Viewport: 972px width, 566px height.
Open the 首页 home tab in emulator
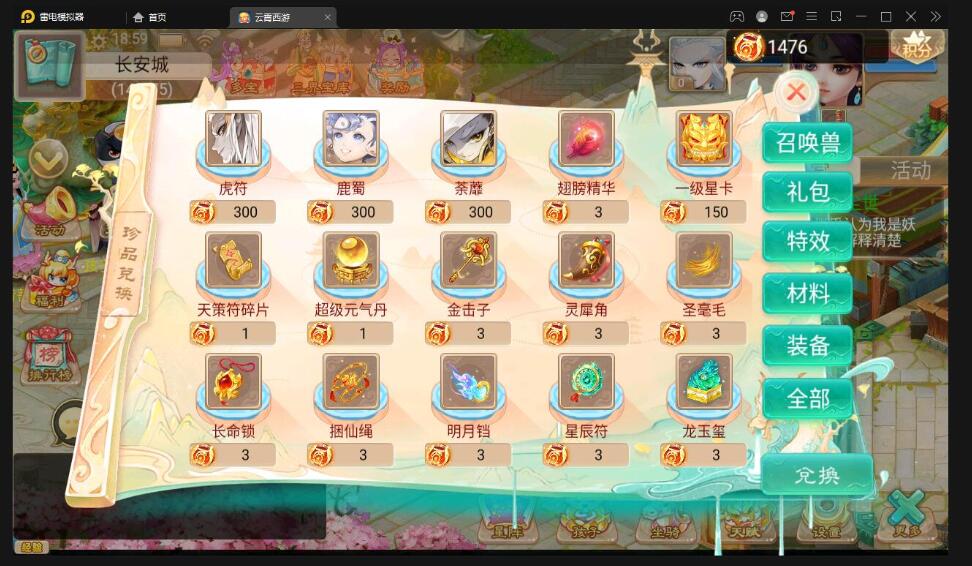(x=150, y=17)
